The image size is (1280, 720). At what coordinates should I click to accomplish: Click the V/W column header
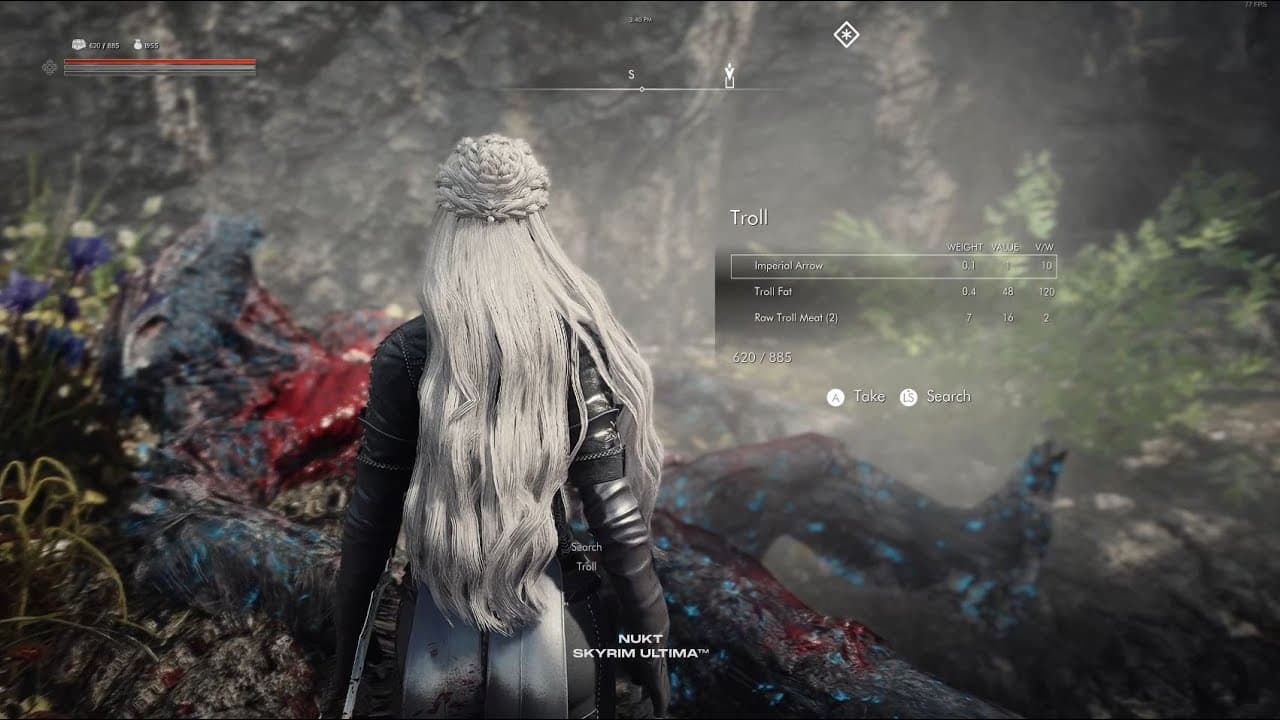(1043, 244)
